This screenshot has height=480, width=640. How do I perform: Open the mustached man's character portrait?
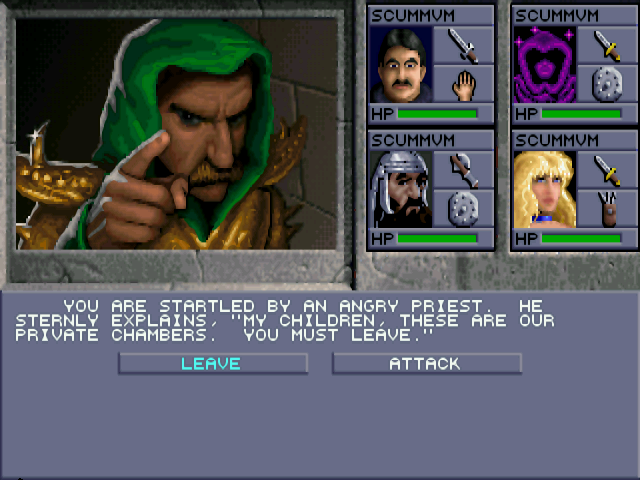coord(400,65)
